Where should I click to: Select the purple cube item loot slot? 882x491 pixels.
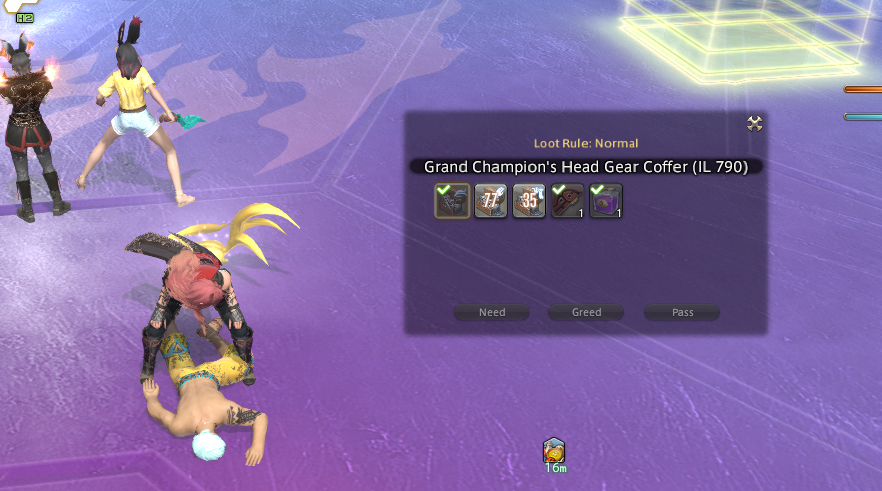tap(606, 201)
